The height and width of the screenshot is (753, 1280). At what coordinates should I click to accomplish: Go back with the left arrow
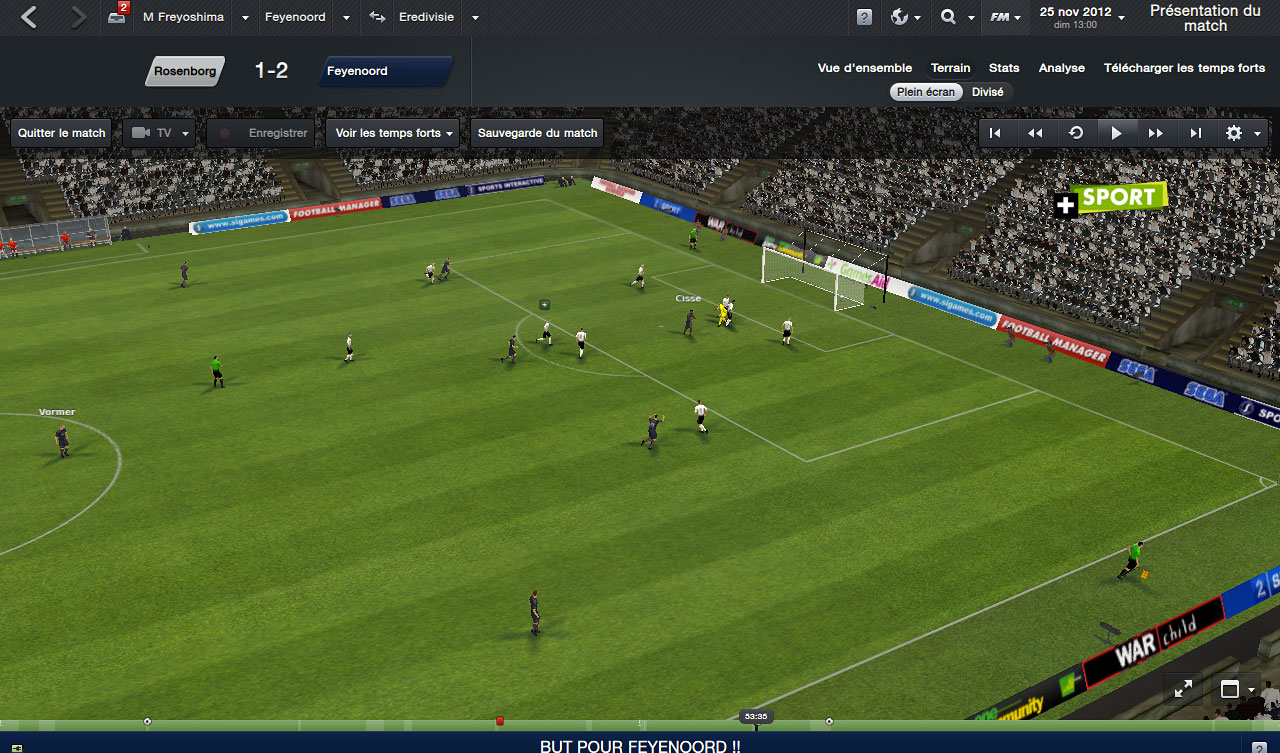point(29,17)
